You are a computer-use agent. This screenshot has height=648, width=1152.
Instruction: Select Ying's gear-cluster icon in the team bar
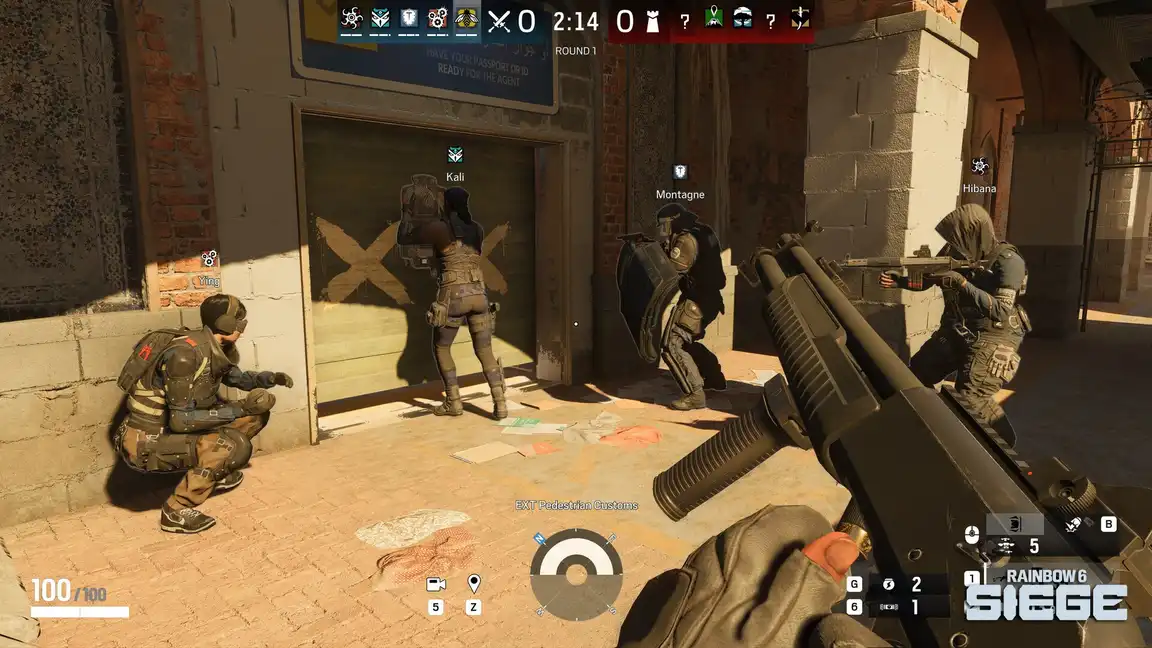438,18
